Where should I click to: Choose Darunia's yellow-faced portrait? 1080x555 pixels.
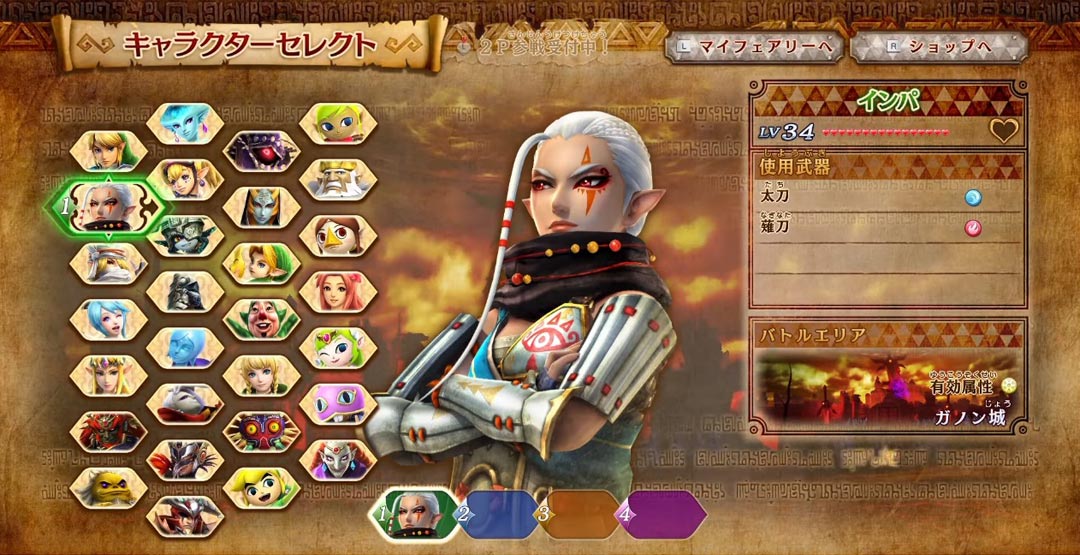coord(108,487)
